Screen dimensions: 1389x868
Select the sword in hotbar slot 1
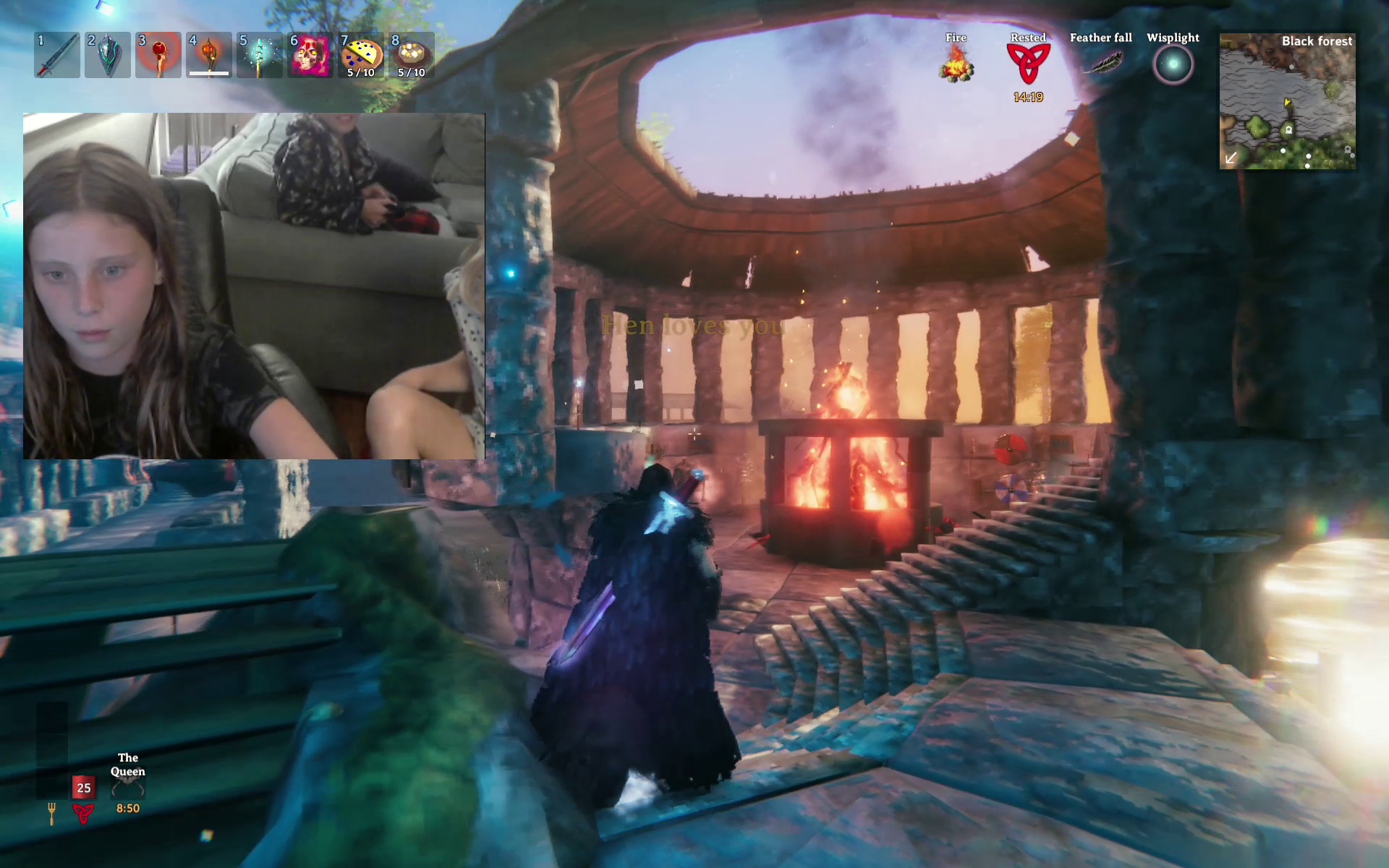57,55
